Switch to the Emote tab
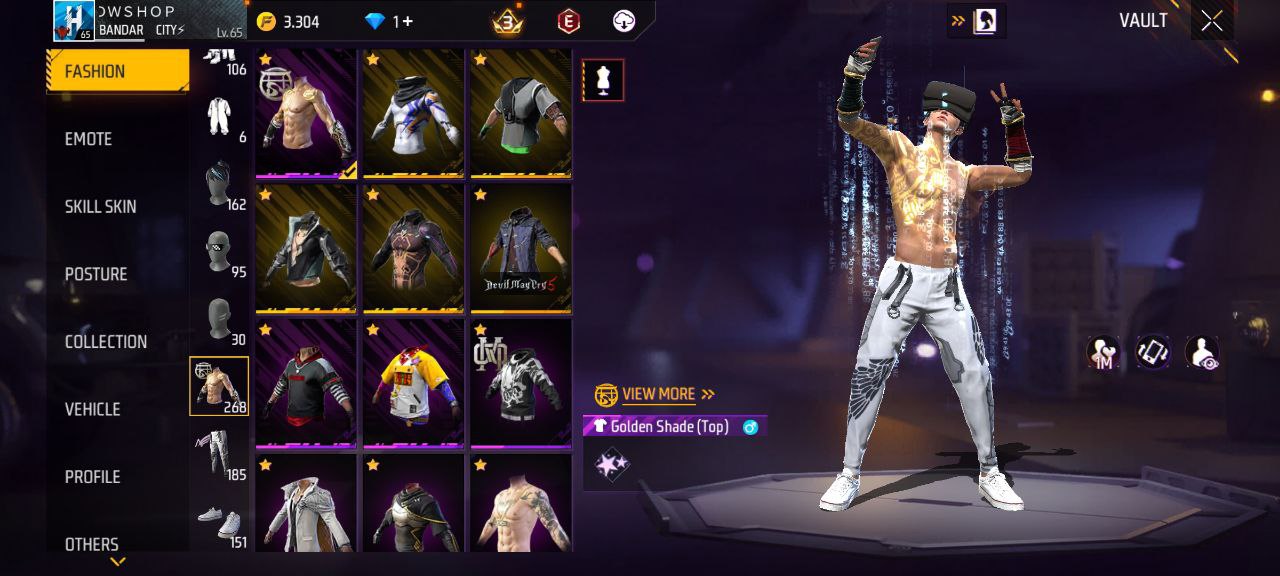The height and width of the screenshot is (576, 1280). (x=89, y=139)
